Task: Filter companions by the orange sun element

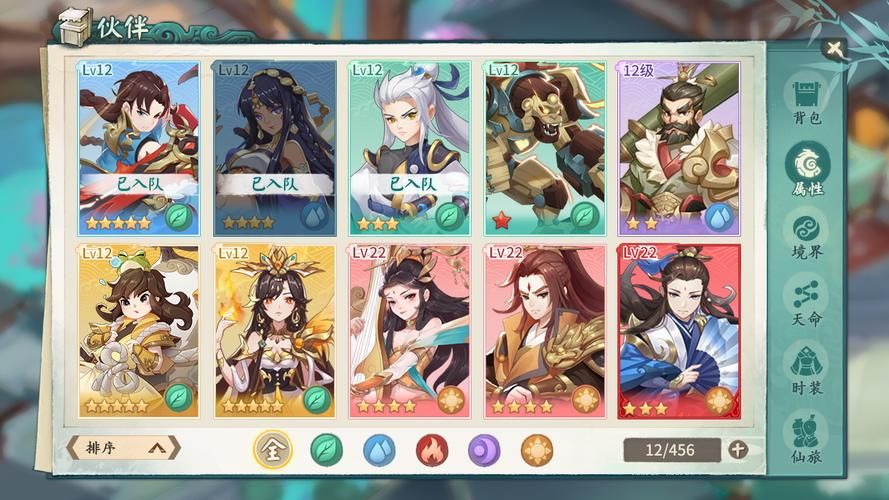Action: (537, 450)
